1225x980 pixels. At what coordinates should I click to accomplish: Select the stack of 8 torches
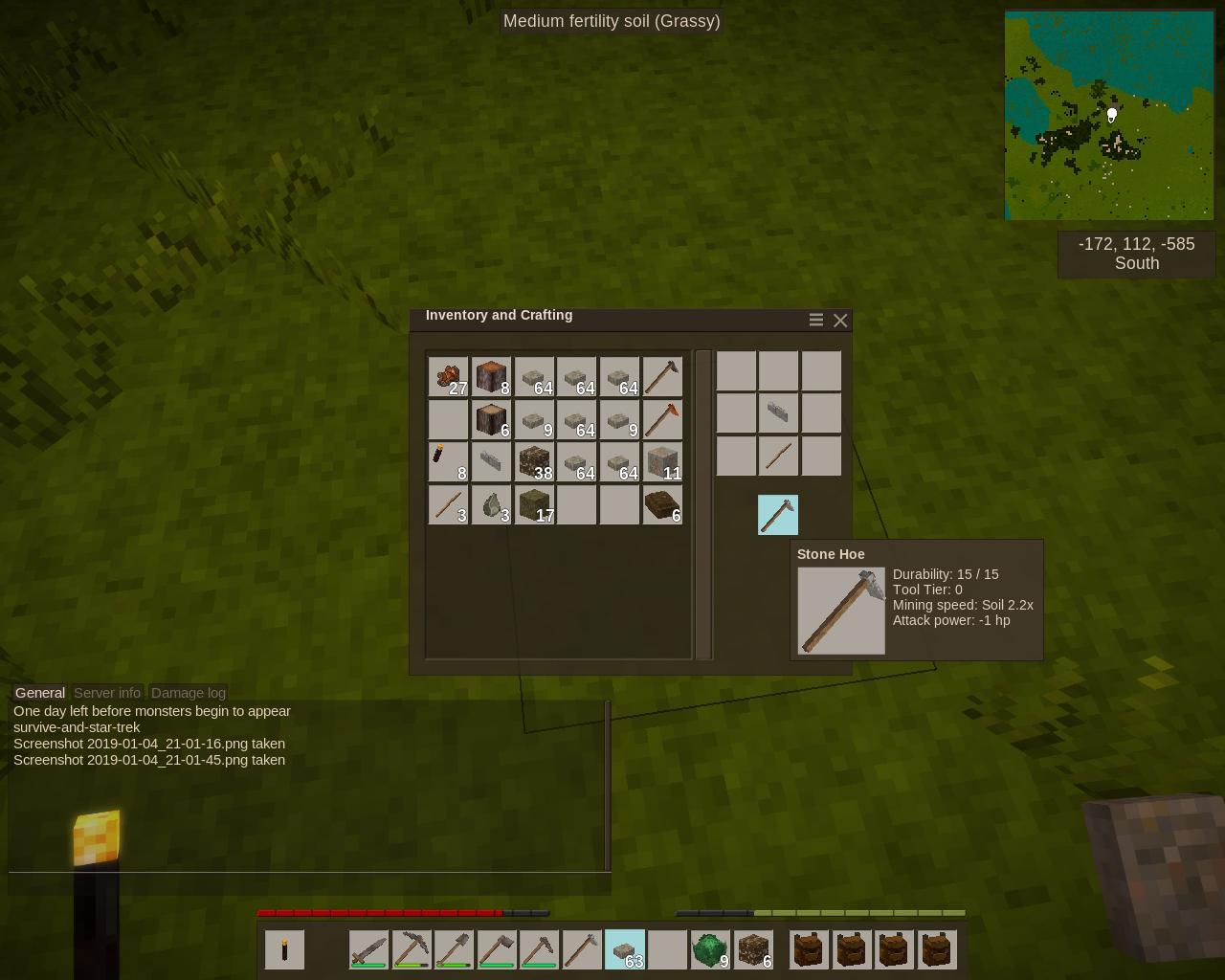coord(448,461)
